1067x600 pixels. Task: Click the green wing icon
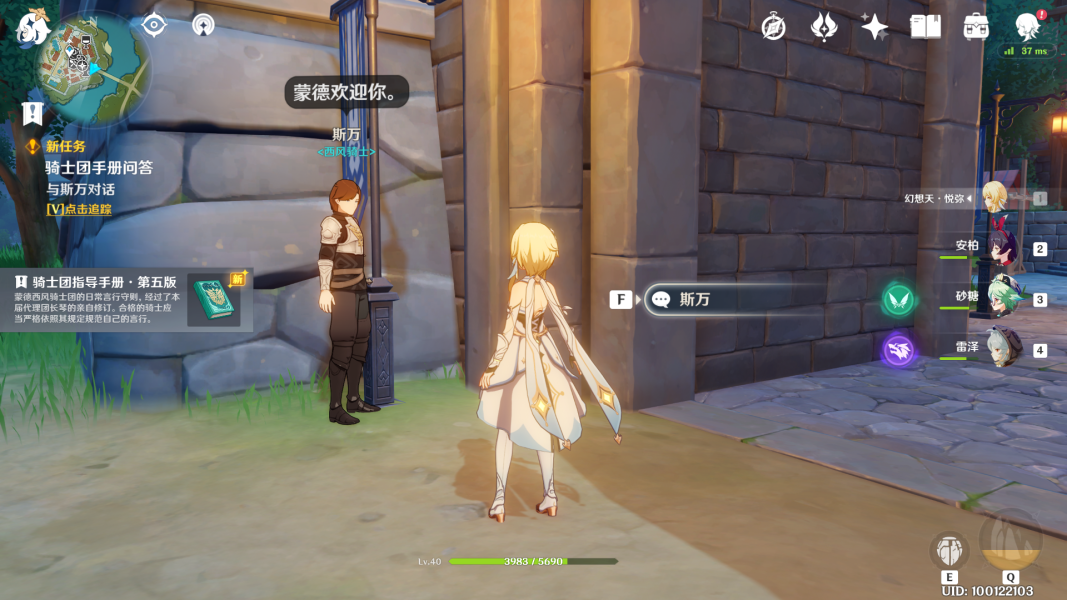click(x=898, y=299)
